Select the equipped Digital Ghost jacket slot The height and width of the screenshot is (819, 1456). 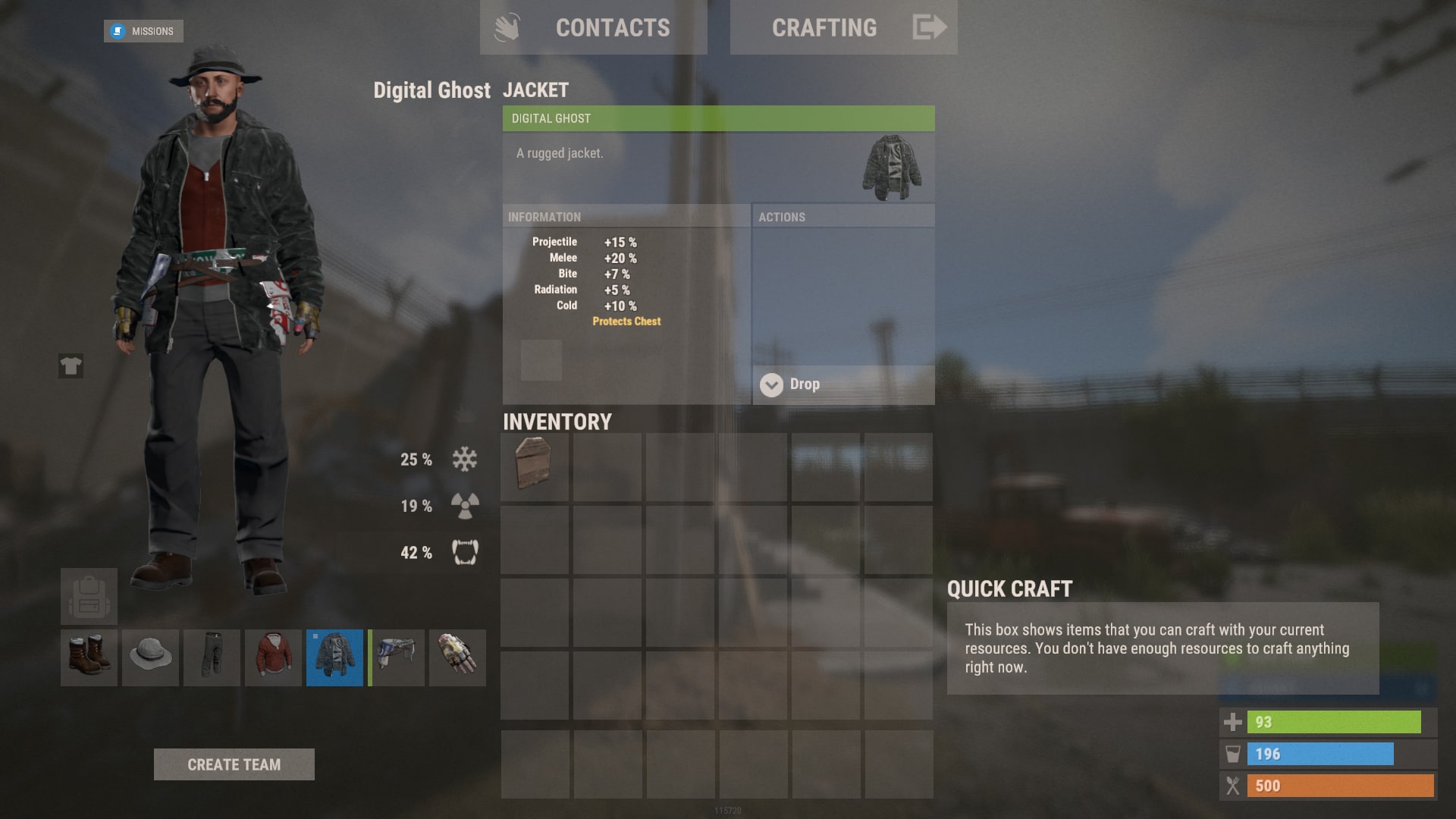(334, 657)
